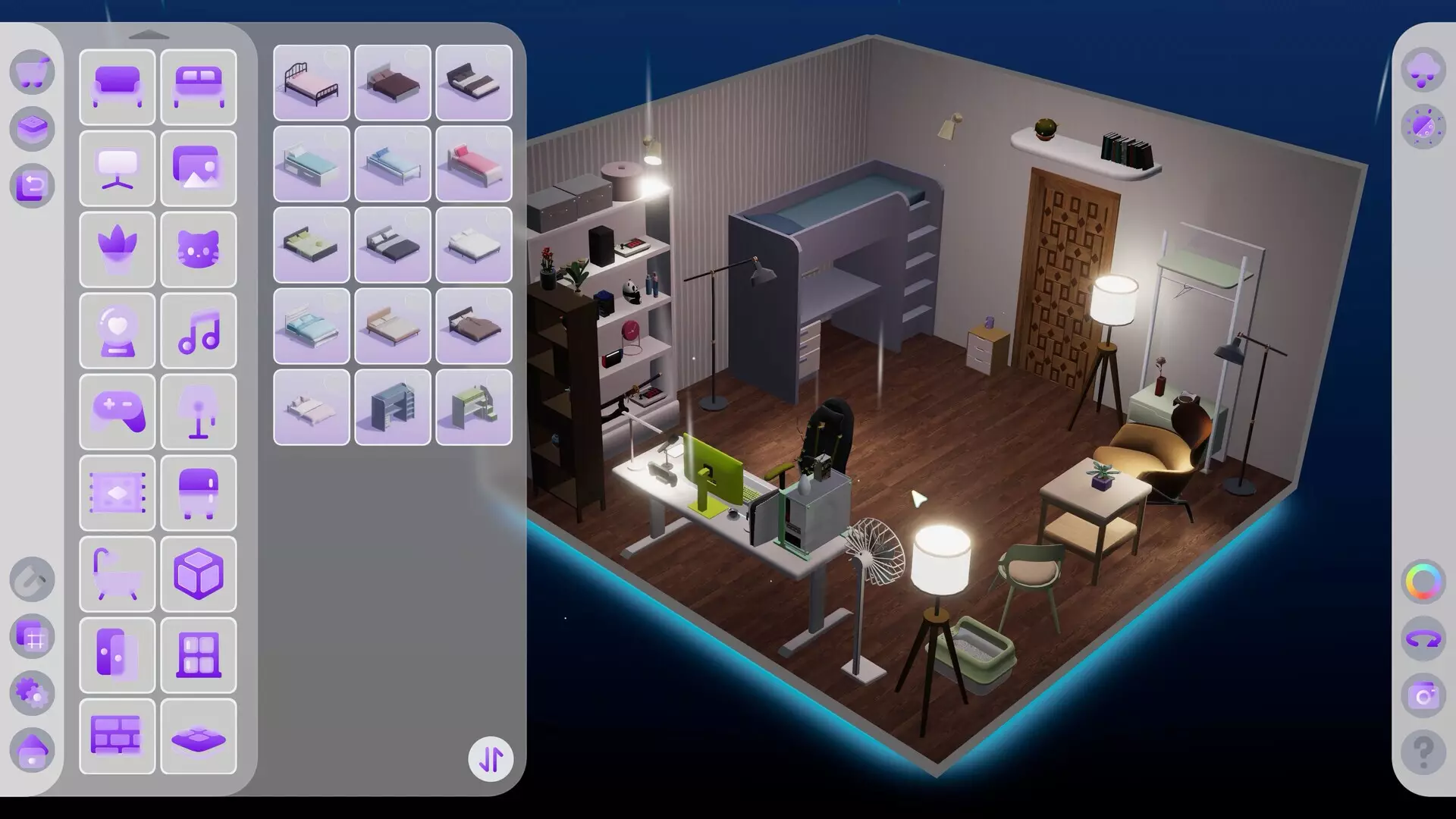Image resolution: width=1456 pixels, height=819 pixels.
Task: Select the music category icon
Action: click(x=199, y=331)
